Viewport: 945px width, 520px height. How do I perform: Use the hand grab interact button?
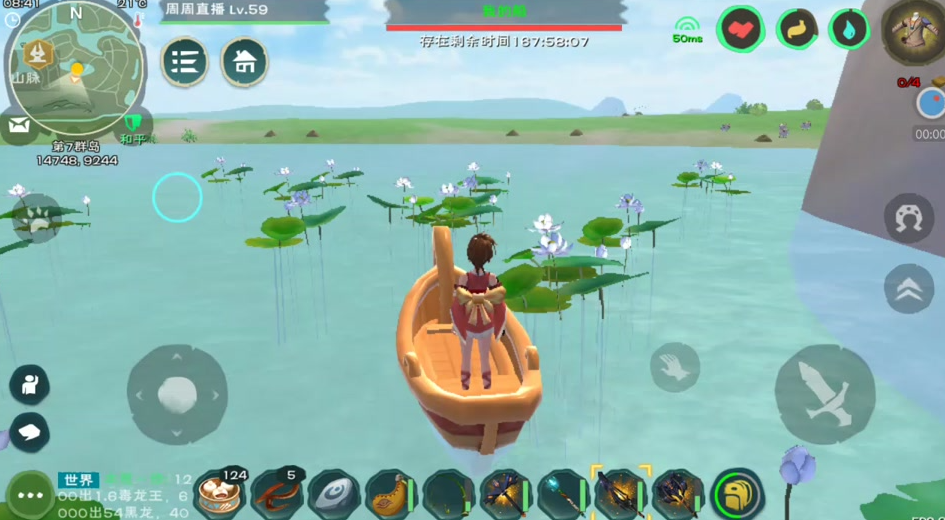tap(675, 367)
